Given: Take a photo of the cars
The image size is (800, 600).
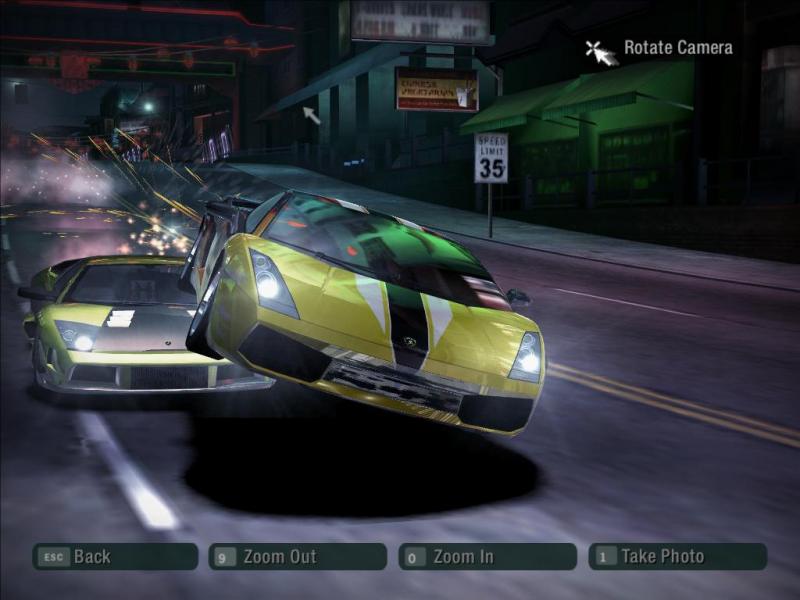Looking at the screenshot, I should click(x=677, y=557).
